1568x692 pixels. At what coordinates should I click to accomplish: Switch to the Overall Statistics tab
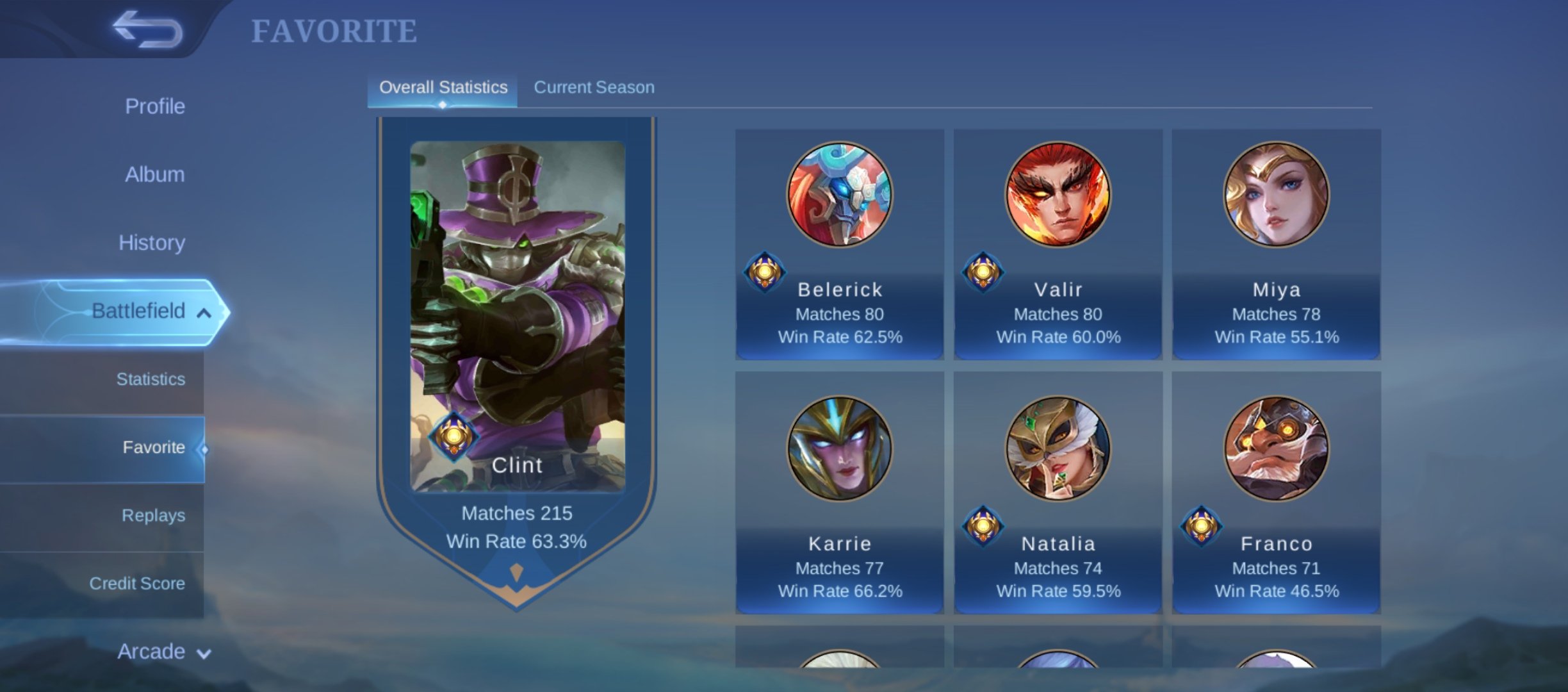tap(443, 88)
